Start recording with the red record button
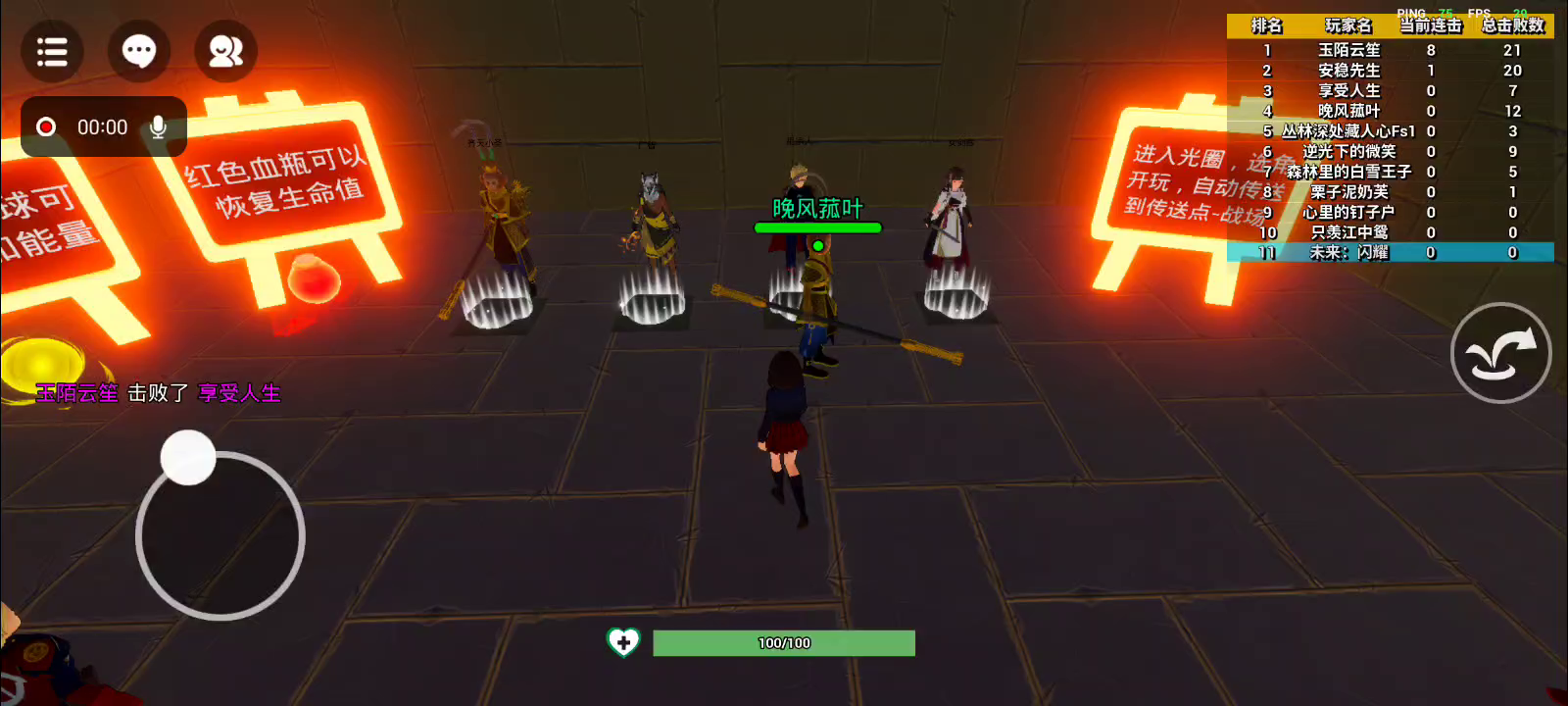 (x=46, y=127)
